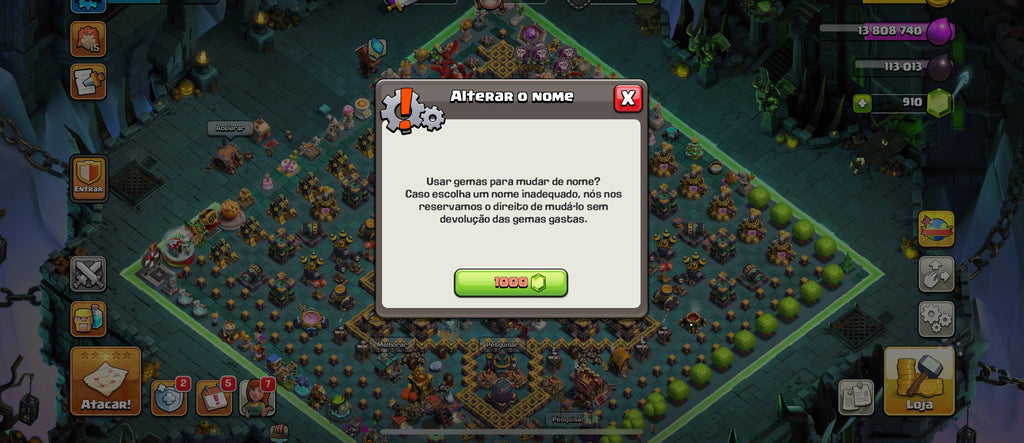1024x443 pixels.
Task: Open the crossed swords army menu
Action: [88, 273]
